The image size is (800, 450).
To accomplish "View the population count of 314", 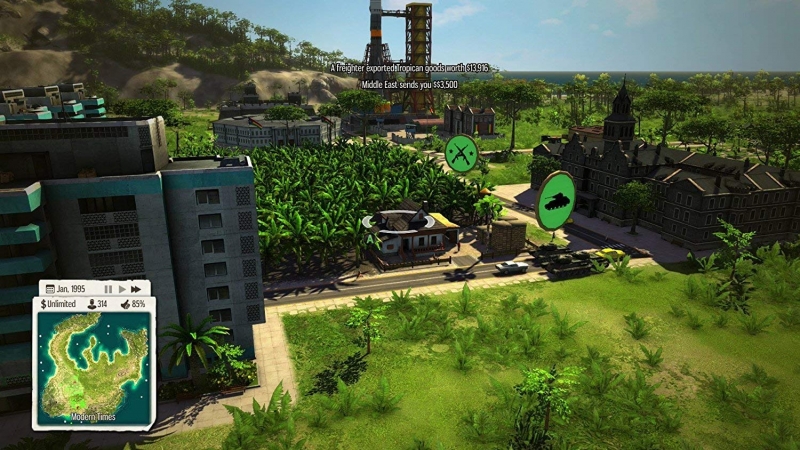I will tap(98, 303).
